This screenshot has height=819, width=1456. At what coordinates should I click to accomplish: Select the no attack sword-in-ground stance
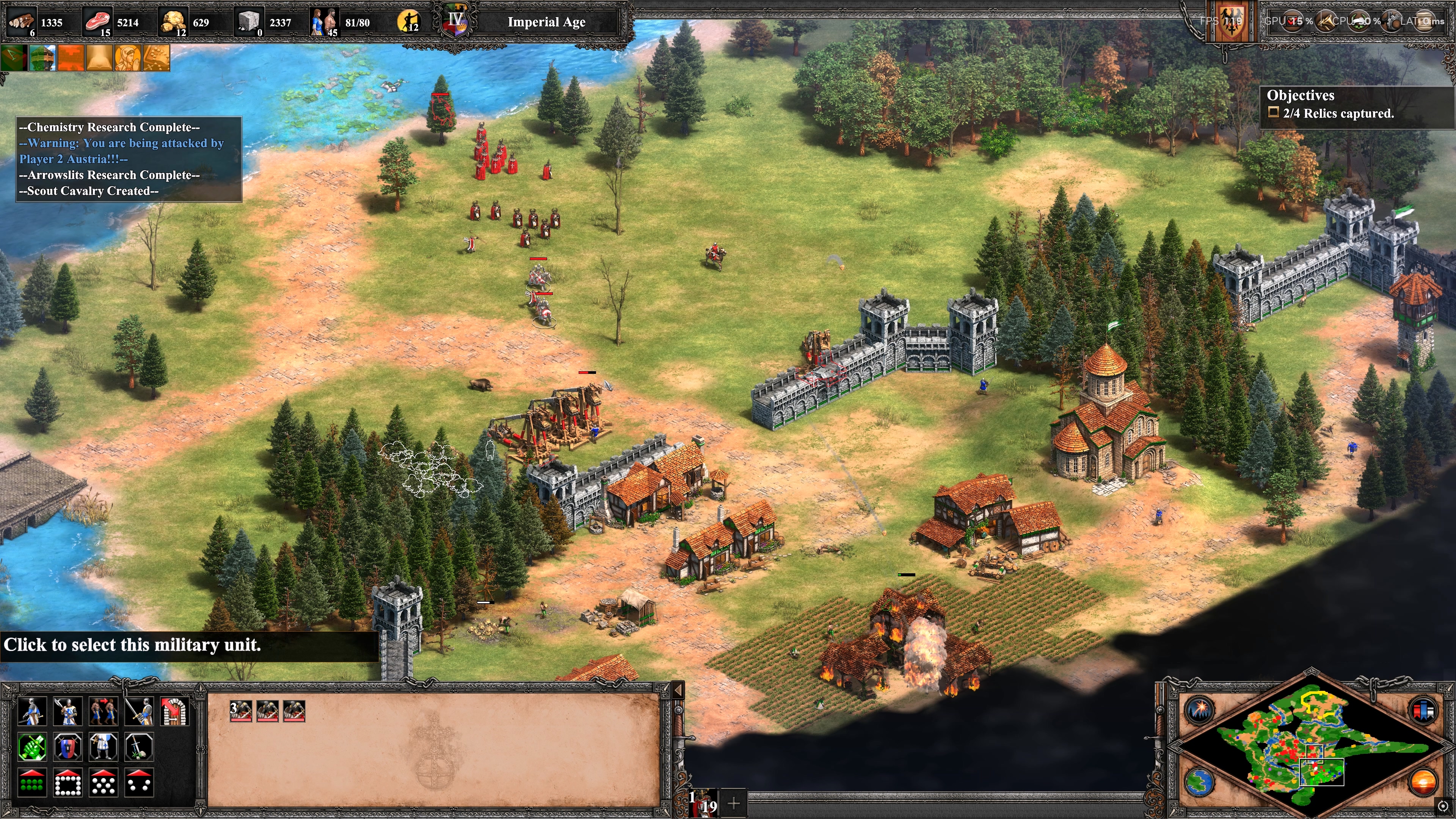tap(138, 747)
